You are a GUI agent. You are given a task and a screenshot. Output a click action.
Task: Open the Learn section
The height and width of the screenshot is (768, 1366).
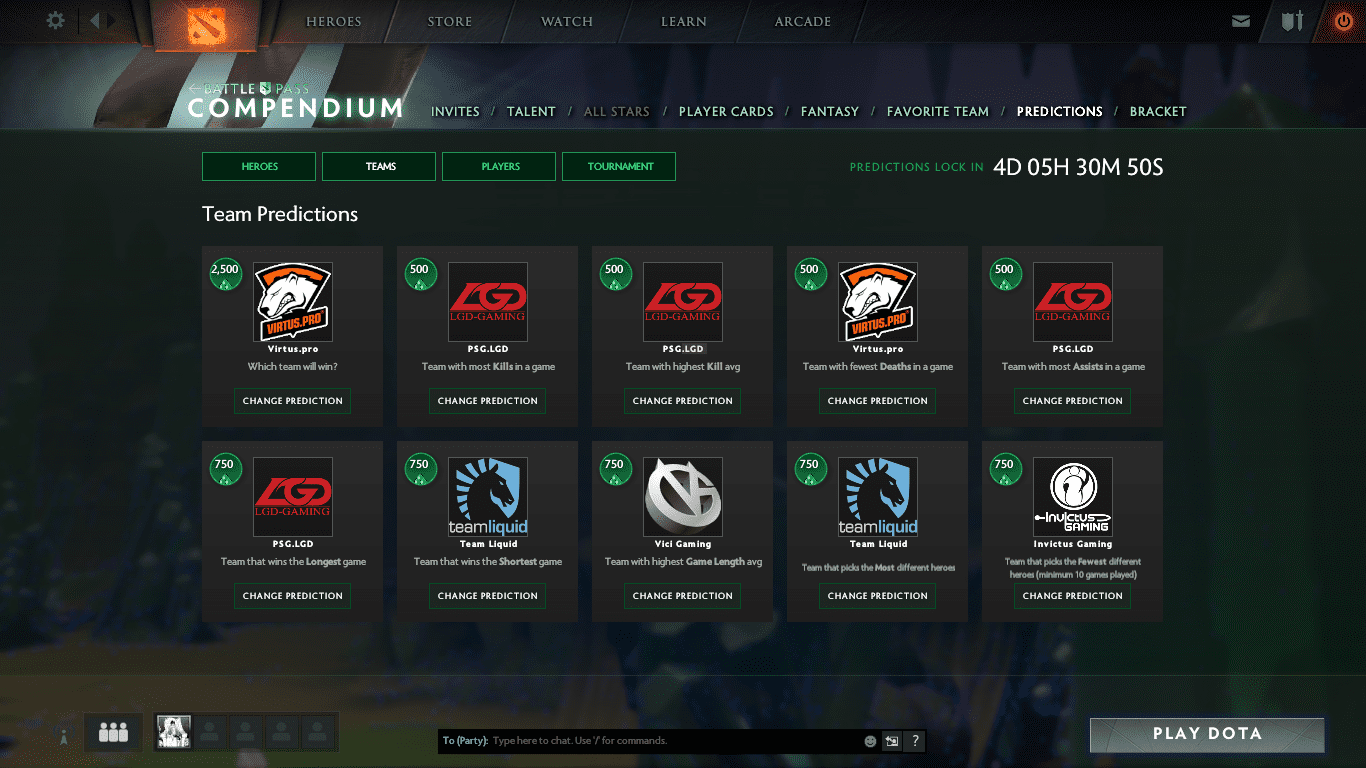[x=684, y=22]
